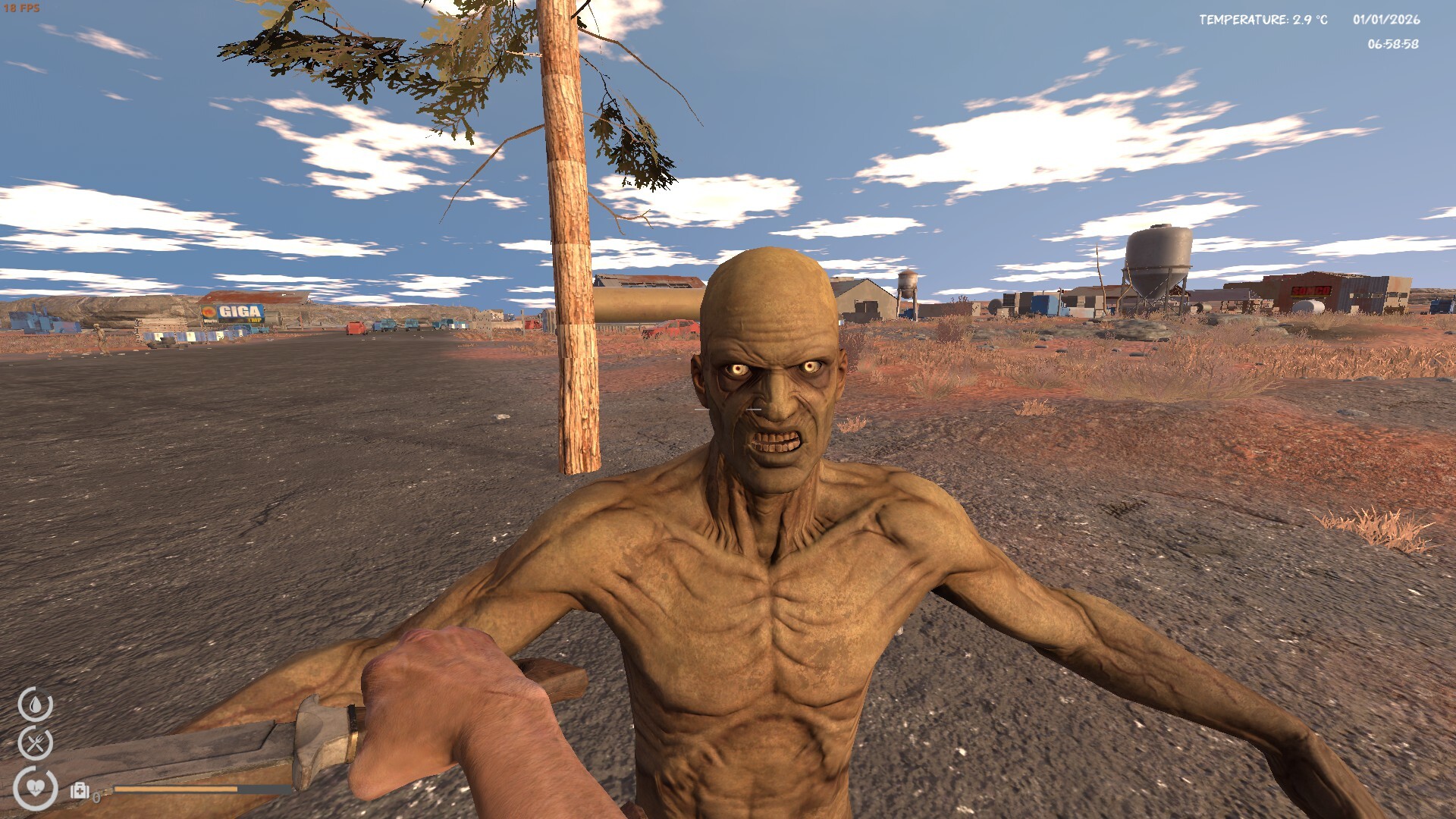Click the 18 FPS counter
The image size is (1456, 819).
[23, 9]
